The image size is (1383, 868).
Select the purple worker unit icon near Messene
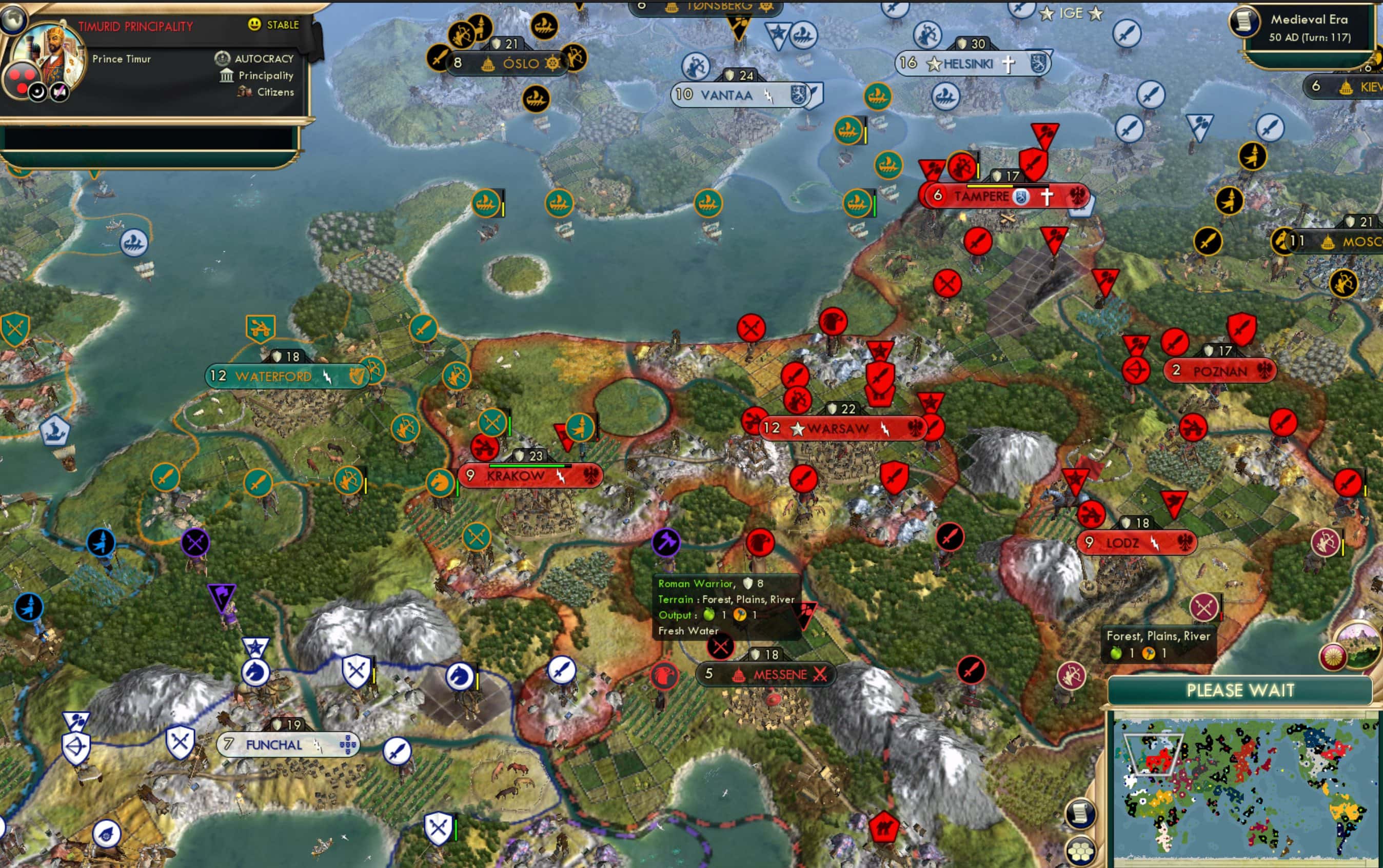click(665, 543)
